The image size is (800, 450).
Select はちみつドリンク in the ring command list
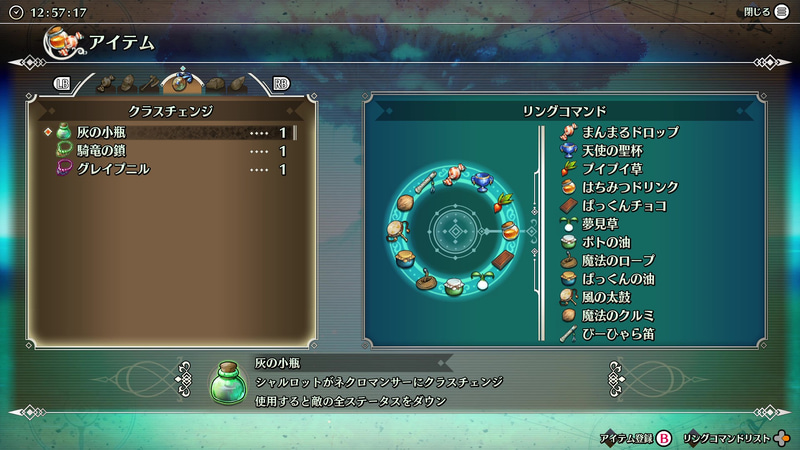tap(630, 187)
